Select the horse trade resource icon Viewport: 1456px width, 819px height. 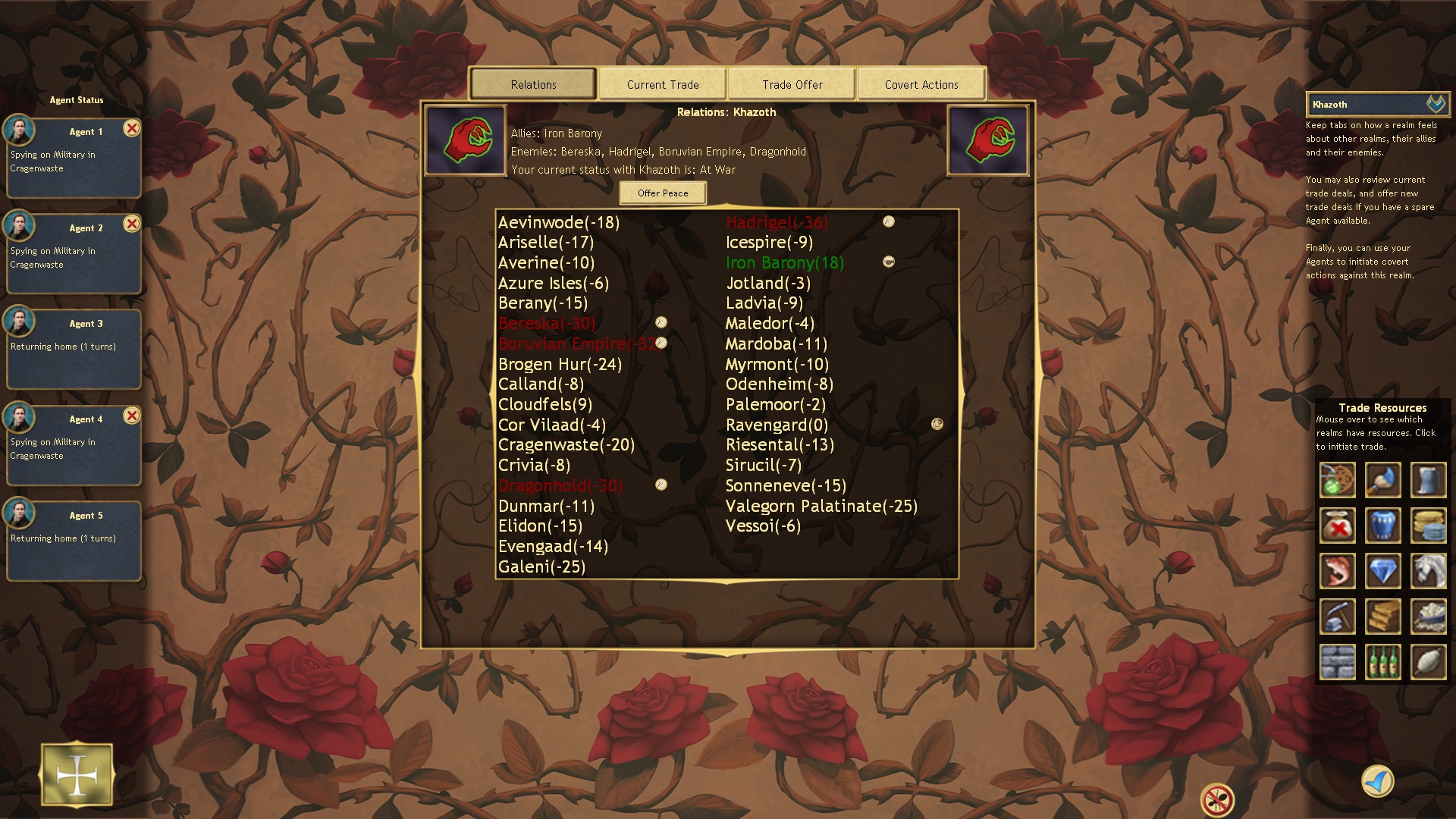pos(1428,571)
